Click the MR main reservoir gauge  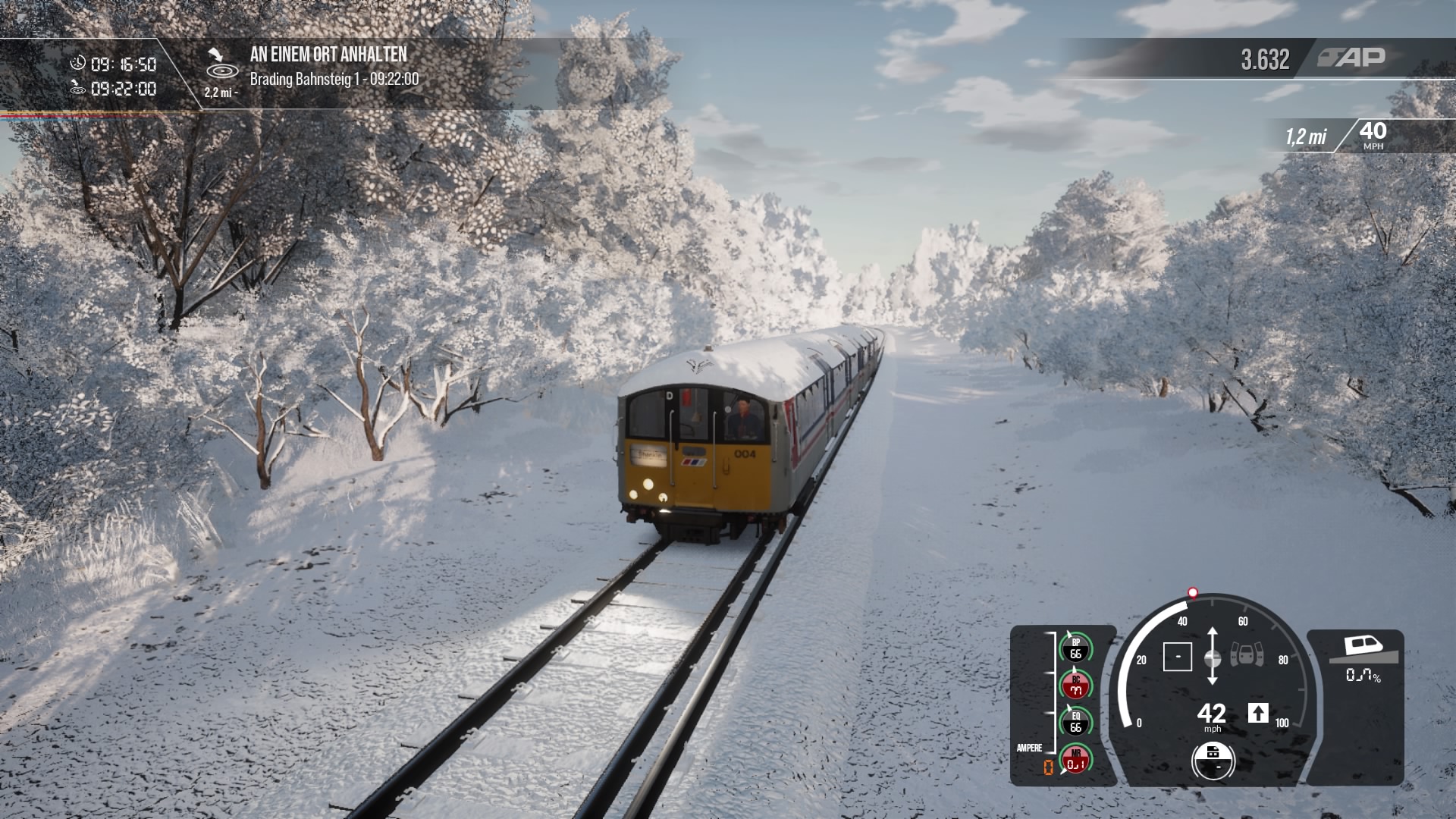pos(1075,759)
